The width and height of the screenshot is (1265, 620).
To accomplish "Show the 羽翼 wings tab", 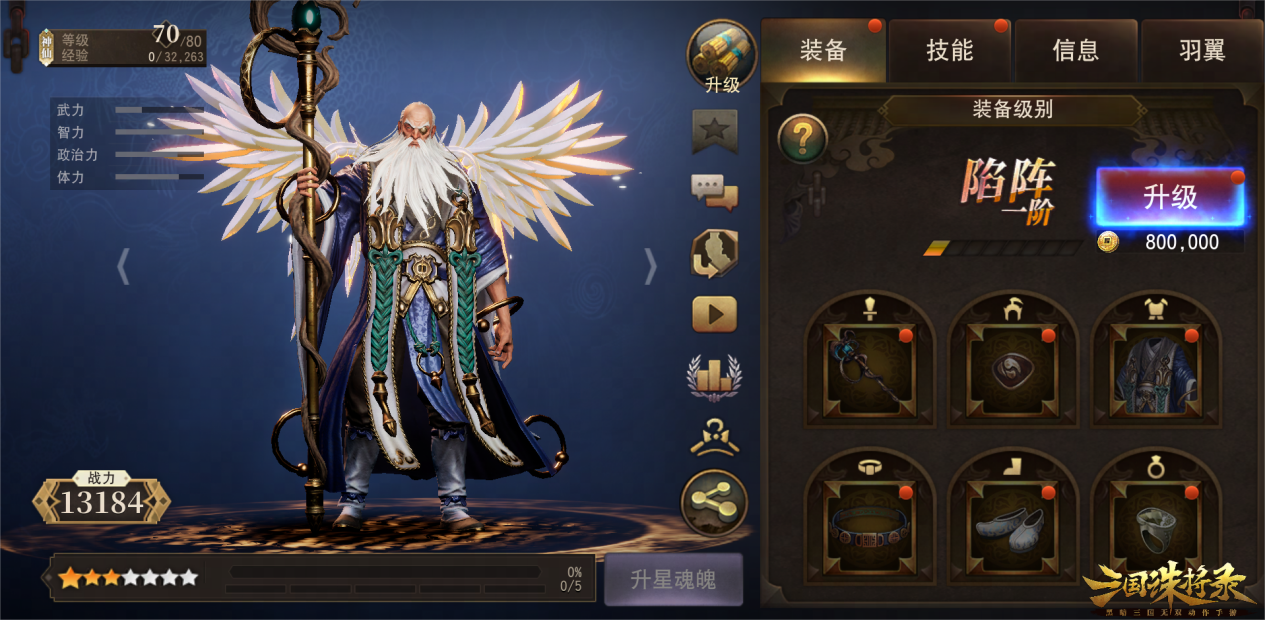I will 1201,51.
